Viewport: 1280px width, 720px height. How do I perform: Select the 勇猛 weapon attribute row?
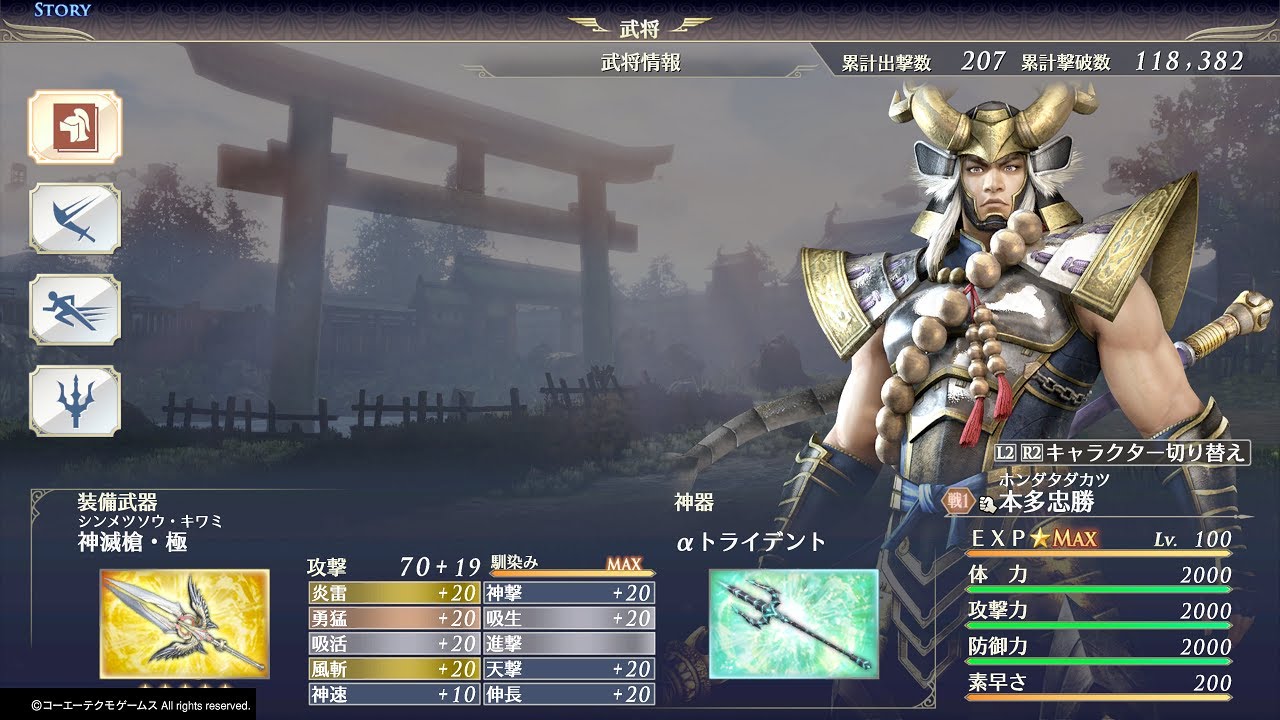[x=393, y=618]
